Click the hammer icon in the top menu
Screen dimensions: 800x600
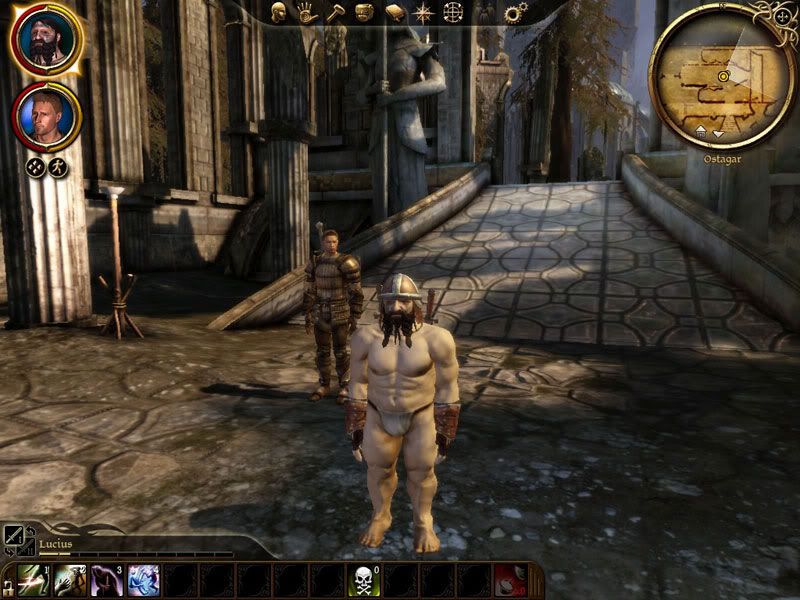(x=336, y=12)
